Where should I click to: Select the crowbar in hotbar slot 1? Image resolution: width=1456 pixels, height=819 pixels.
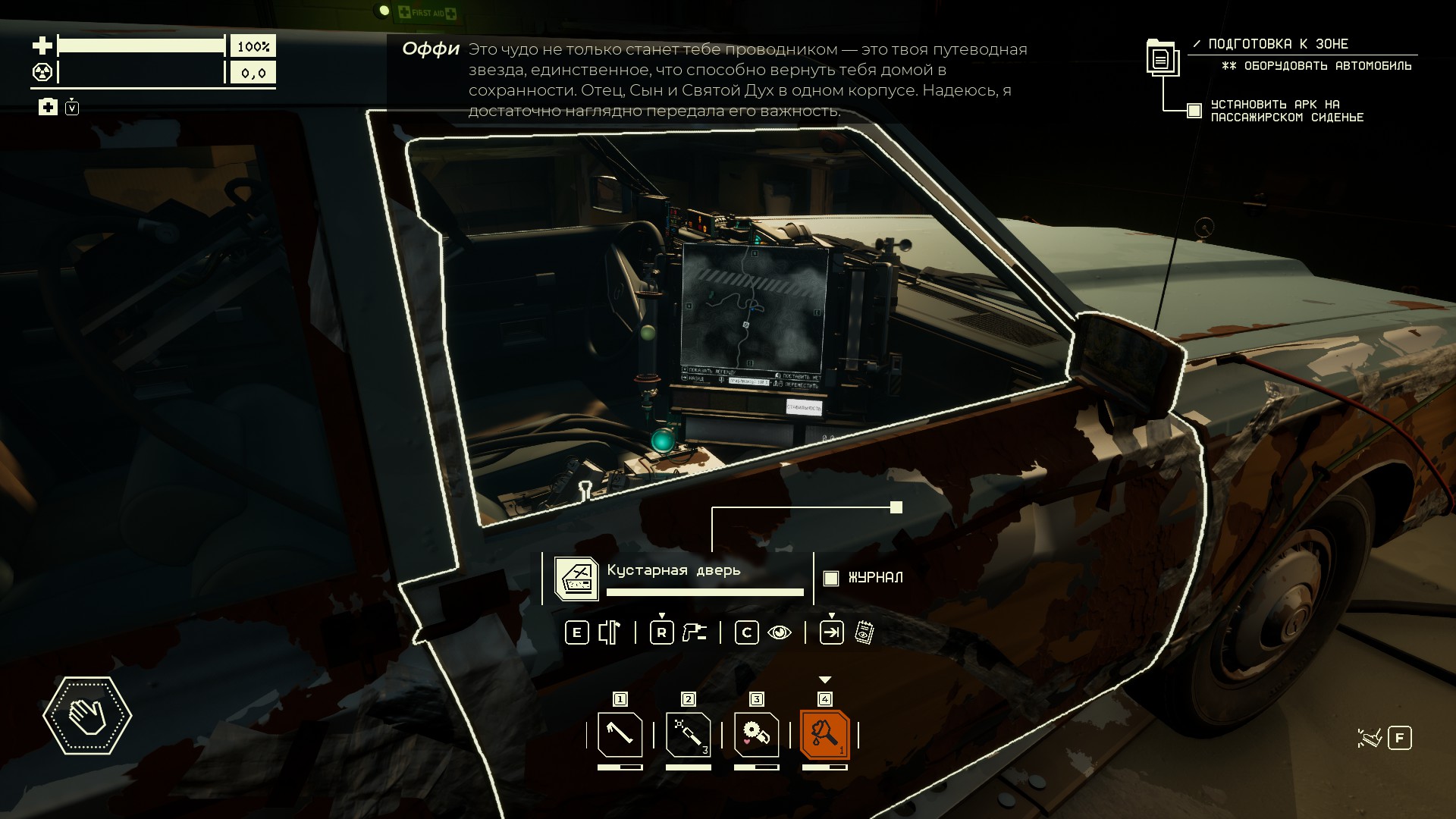620,734
